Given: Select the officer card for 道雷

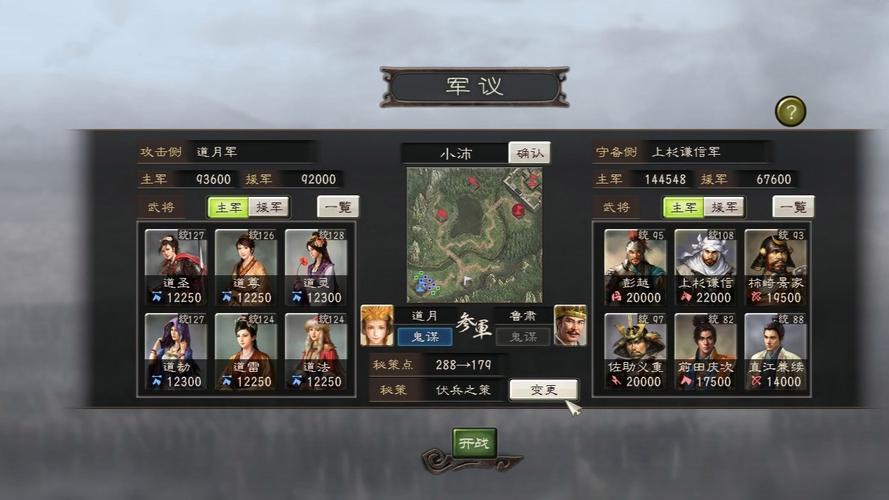Looking at the screenshot, I should coord(246,351).
